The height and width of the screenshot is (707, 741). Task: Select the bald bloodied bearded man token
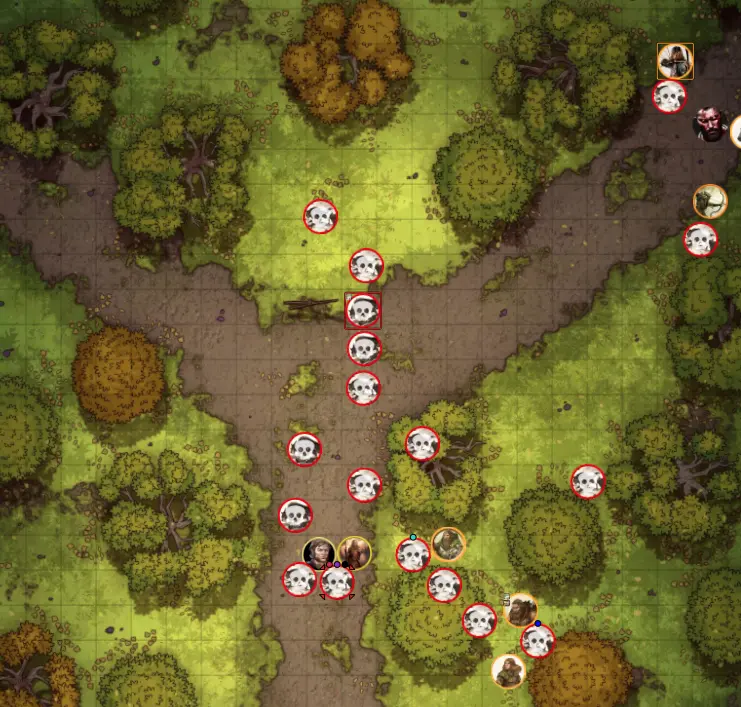point(710,124)
